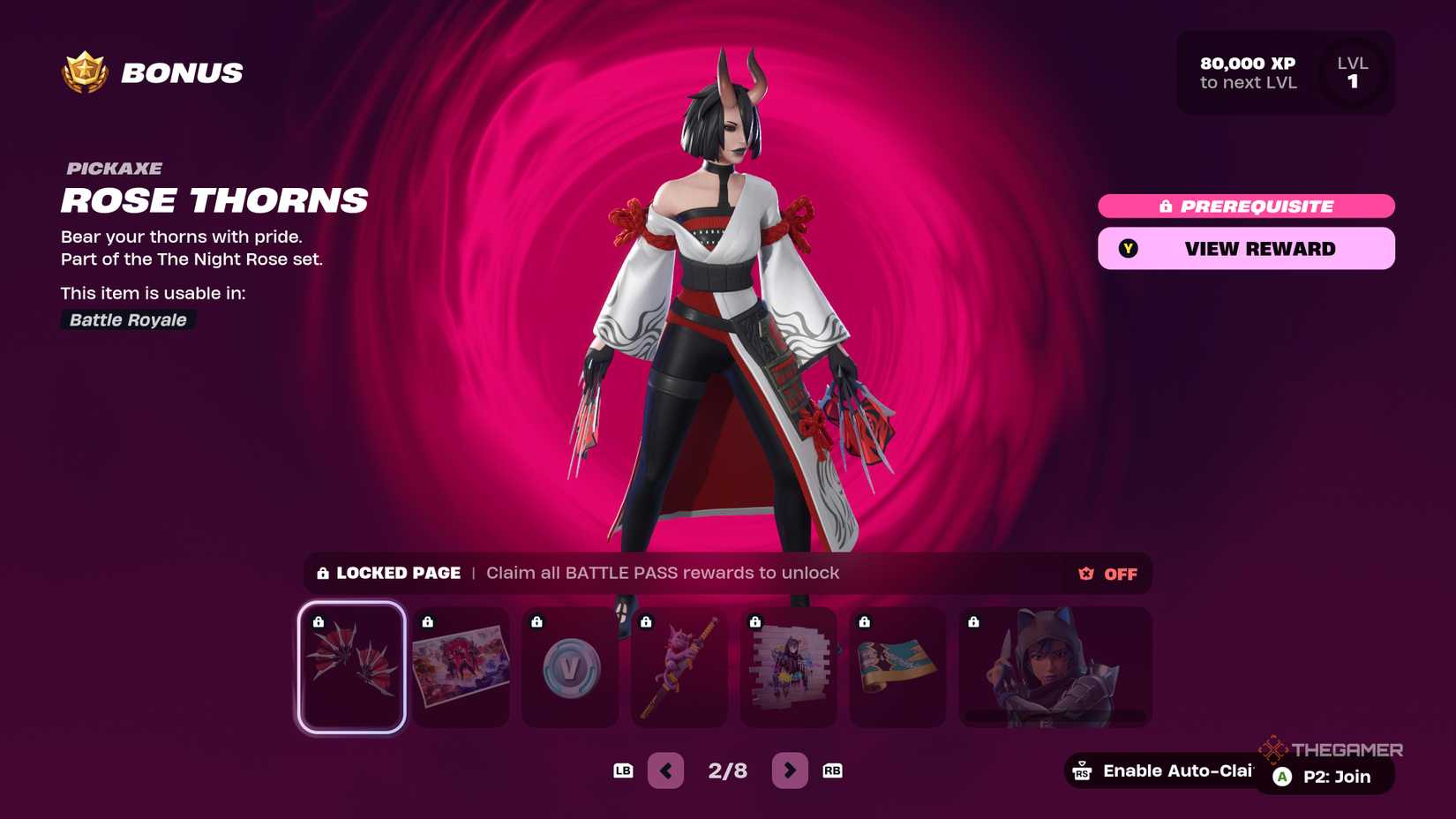Open the spray reward tile
Viewport: 1456px width, 819px height.
click(x=788, y=668)
